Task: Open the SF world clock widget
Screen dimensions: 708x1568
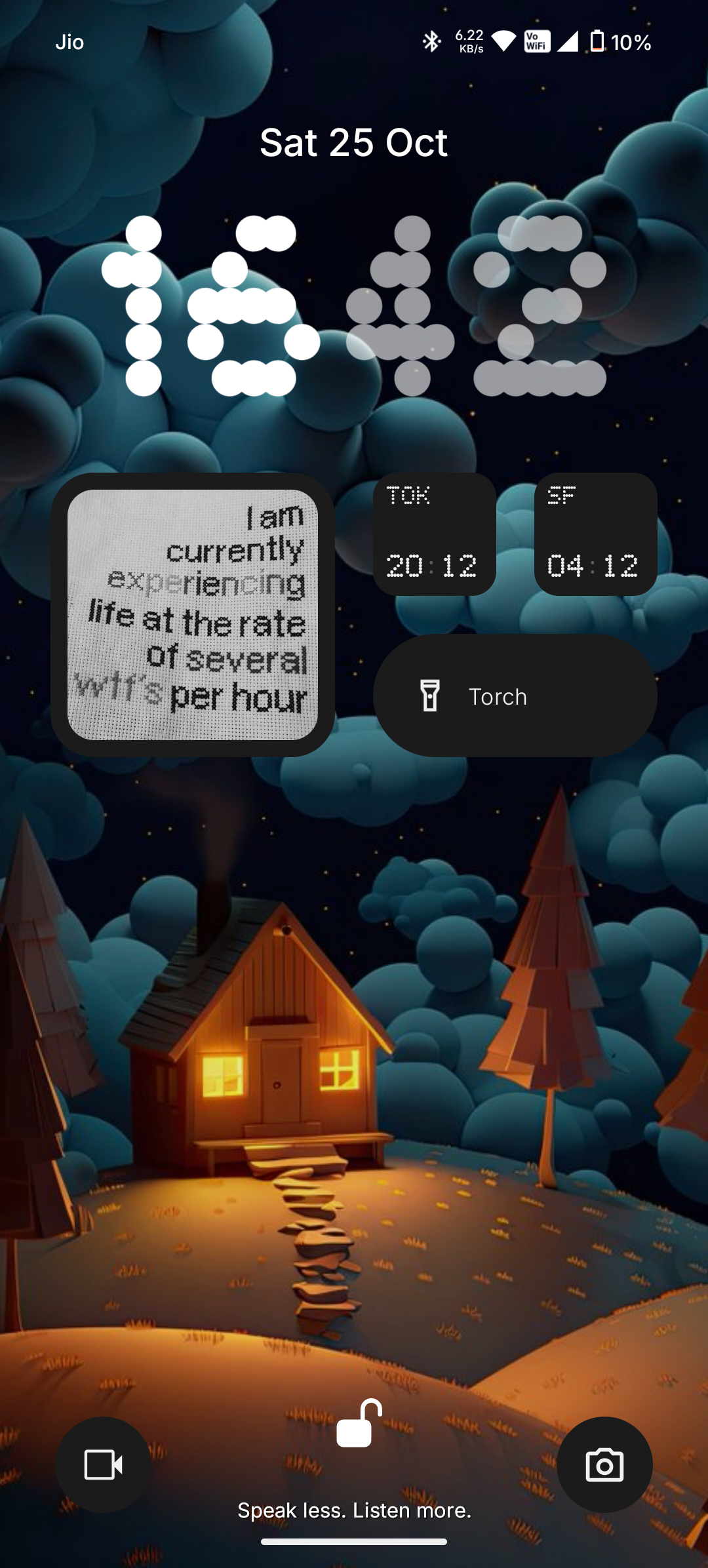Action: 595,534
